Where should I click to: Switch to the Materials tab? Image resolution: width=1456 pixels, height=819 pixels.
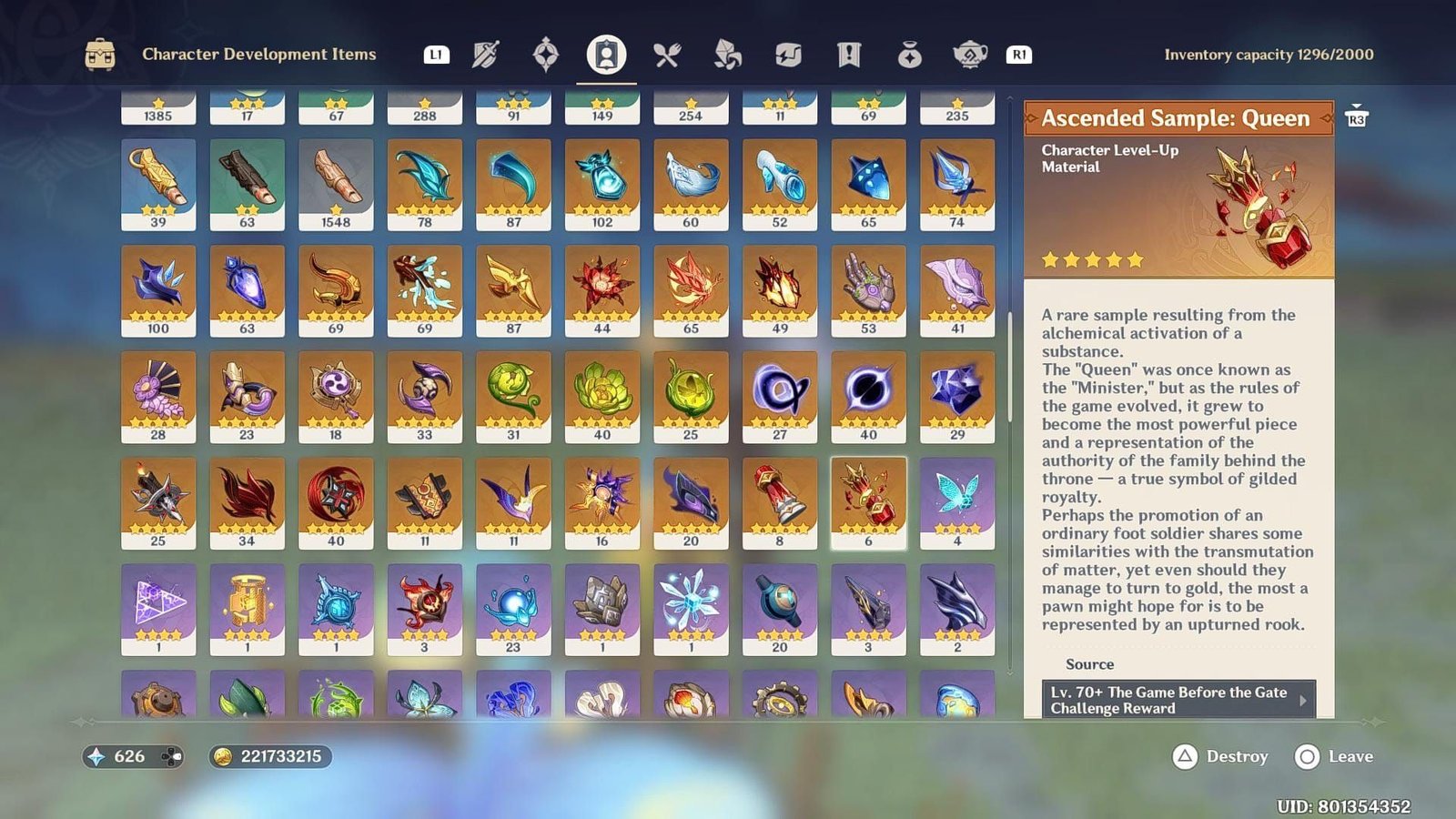[x=726, y=55]
